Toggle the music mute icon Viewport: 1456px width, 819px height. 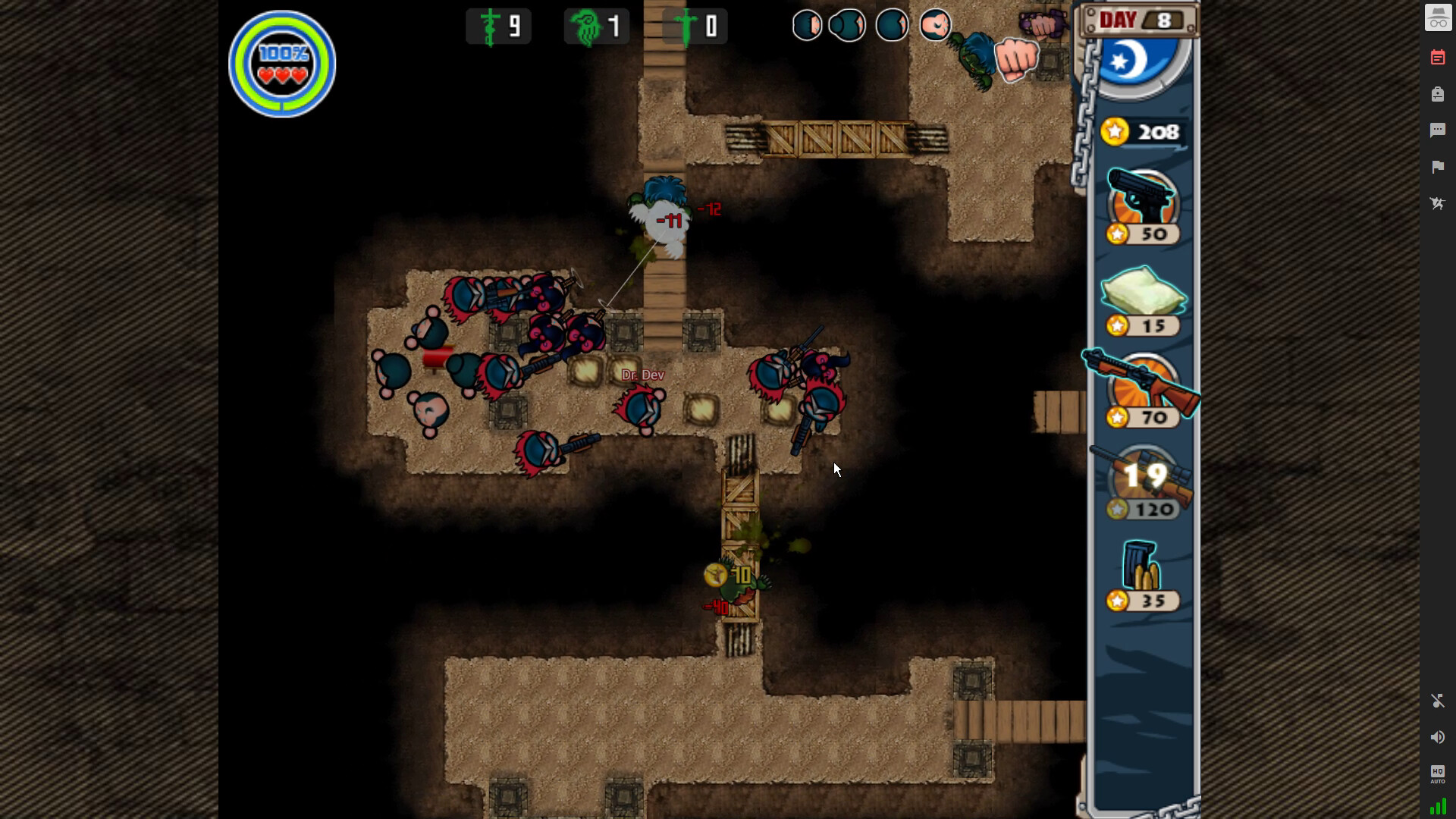pos(1437,701)
